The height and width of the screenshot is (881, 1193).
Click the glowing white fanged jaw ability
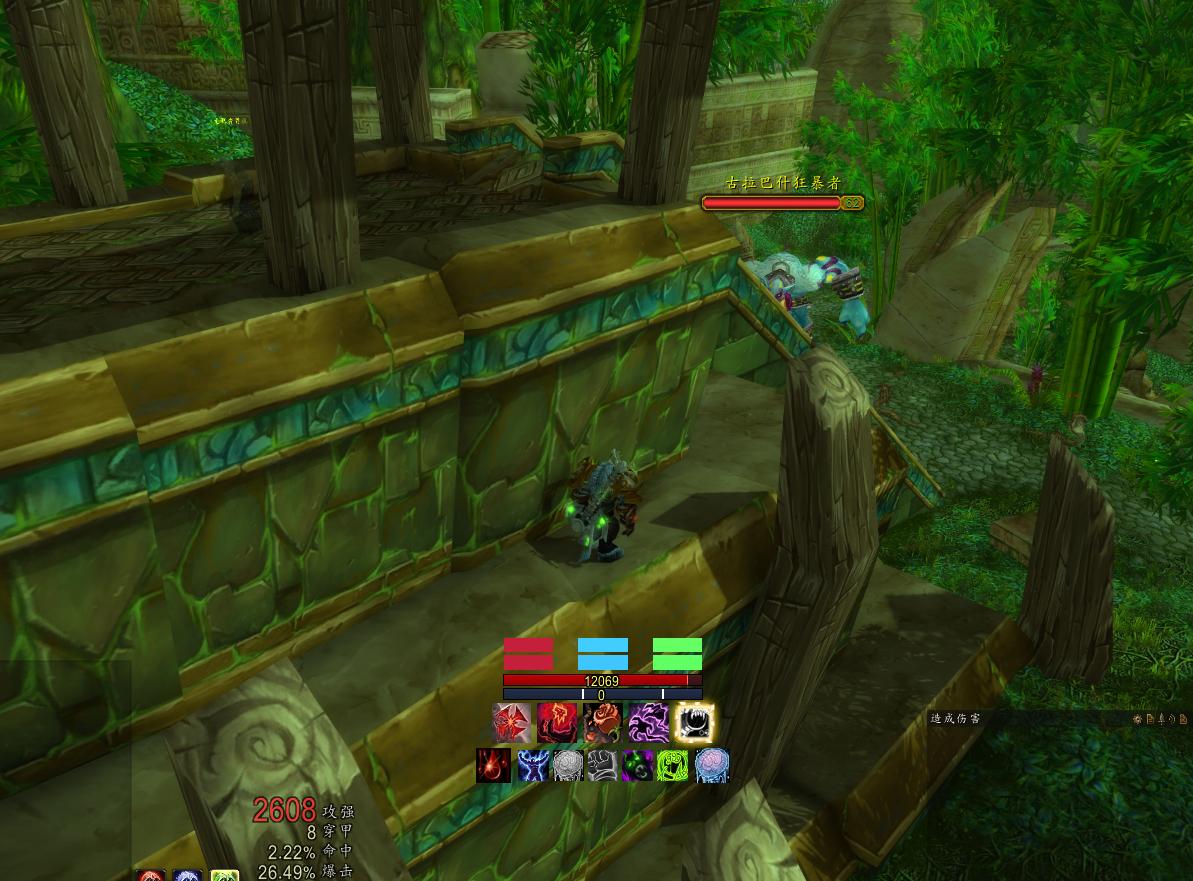click(x=694, y=722)
